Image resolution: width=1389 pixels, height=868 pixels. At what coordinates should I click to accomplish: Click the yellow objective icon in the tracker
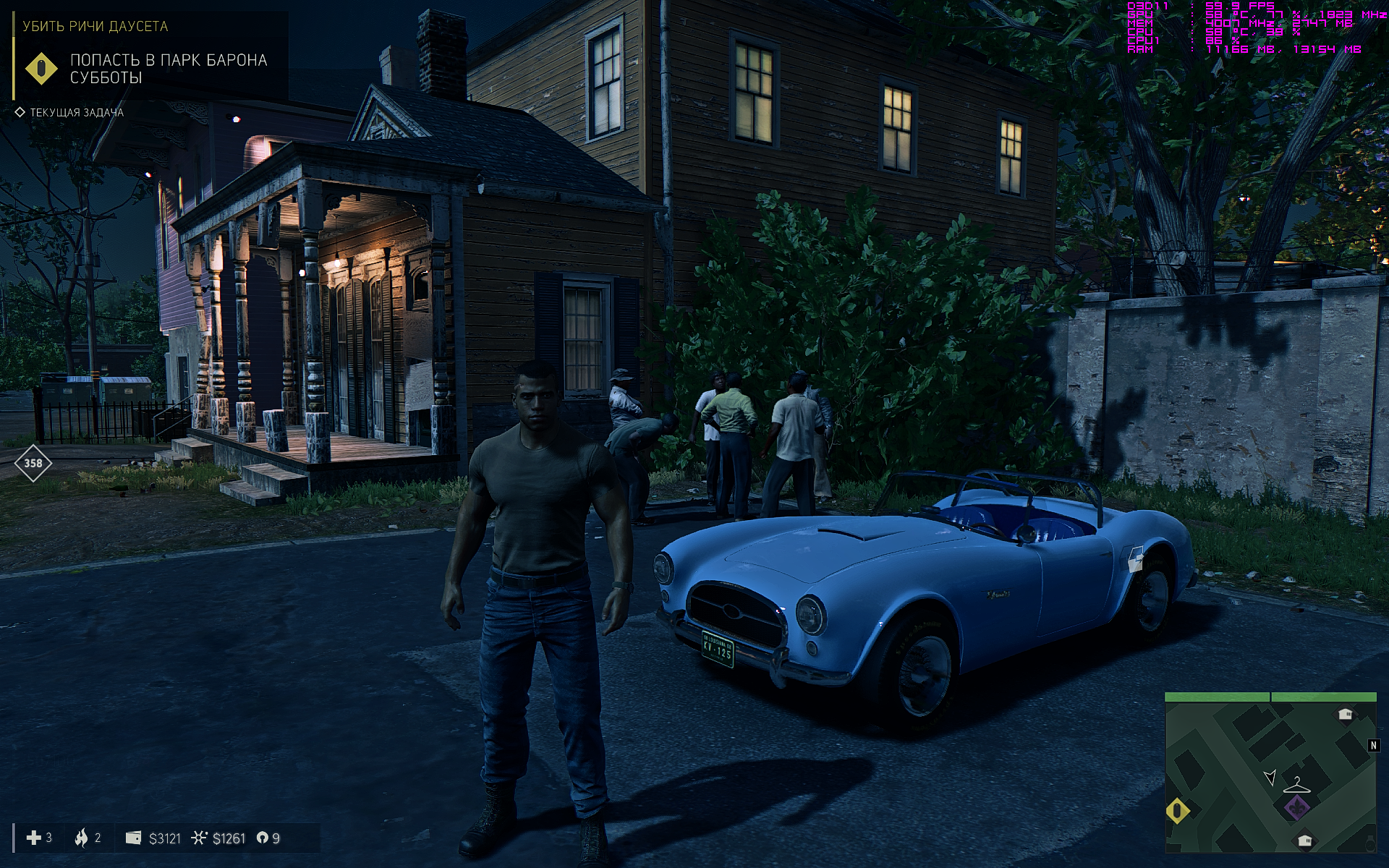tap(41, 69)
